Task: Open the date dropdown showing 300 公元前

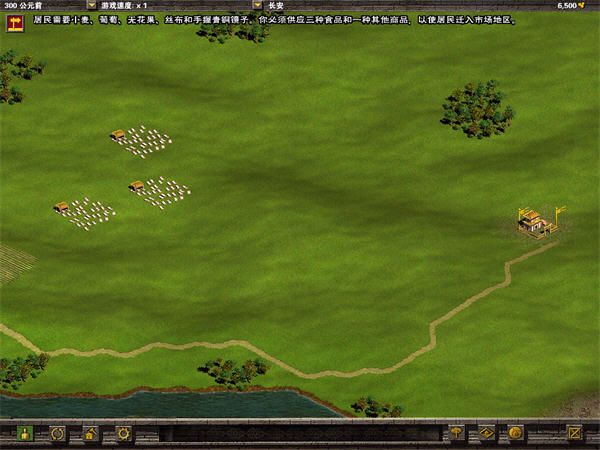Action: coord(91,5)
